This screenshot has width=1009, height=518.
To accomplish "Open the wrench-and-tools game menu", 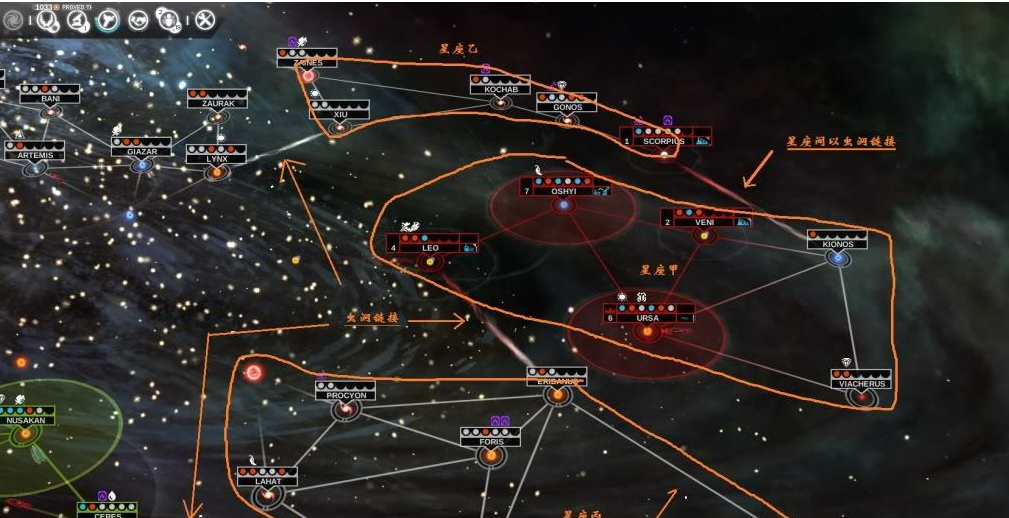I will tap(204, 20).
